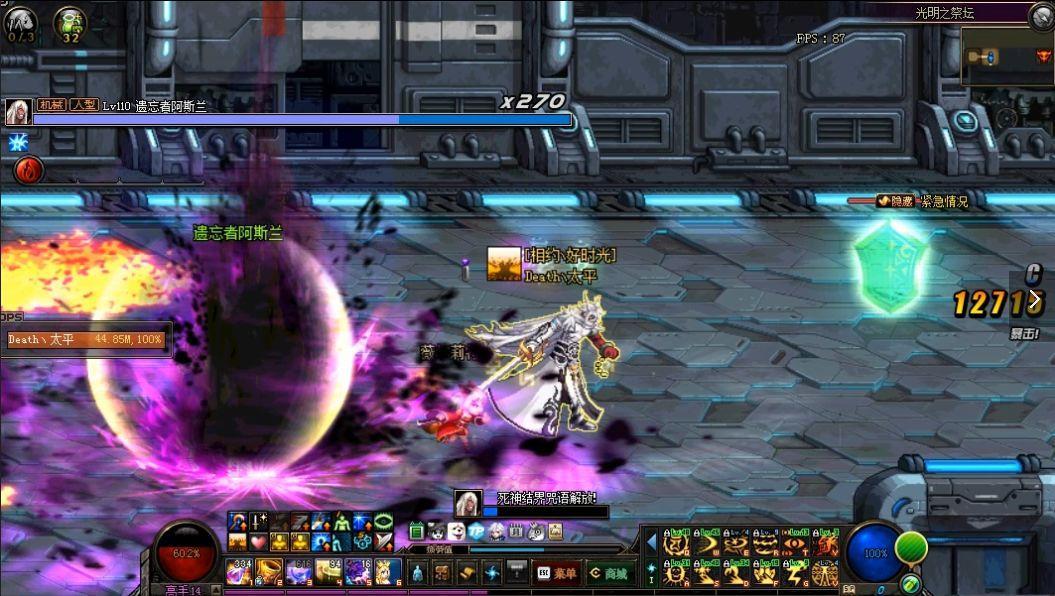Click the skill bar left arrow toggle
This screenshot has height=596, width=1055.
[x=651, y=541]
